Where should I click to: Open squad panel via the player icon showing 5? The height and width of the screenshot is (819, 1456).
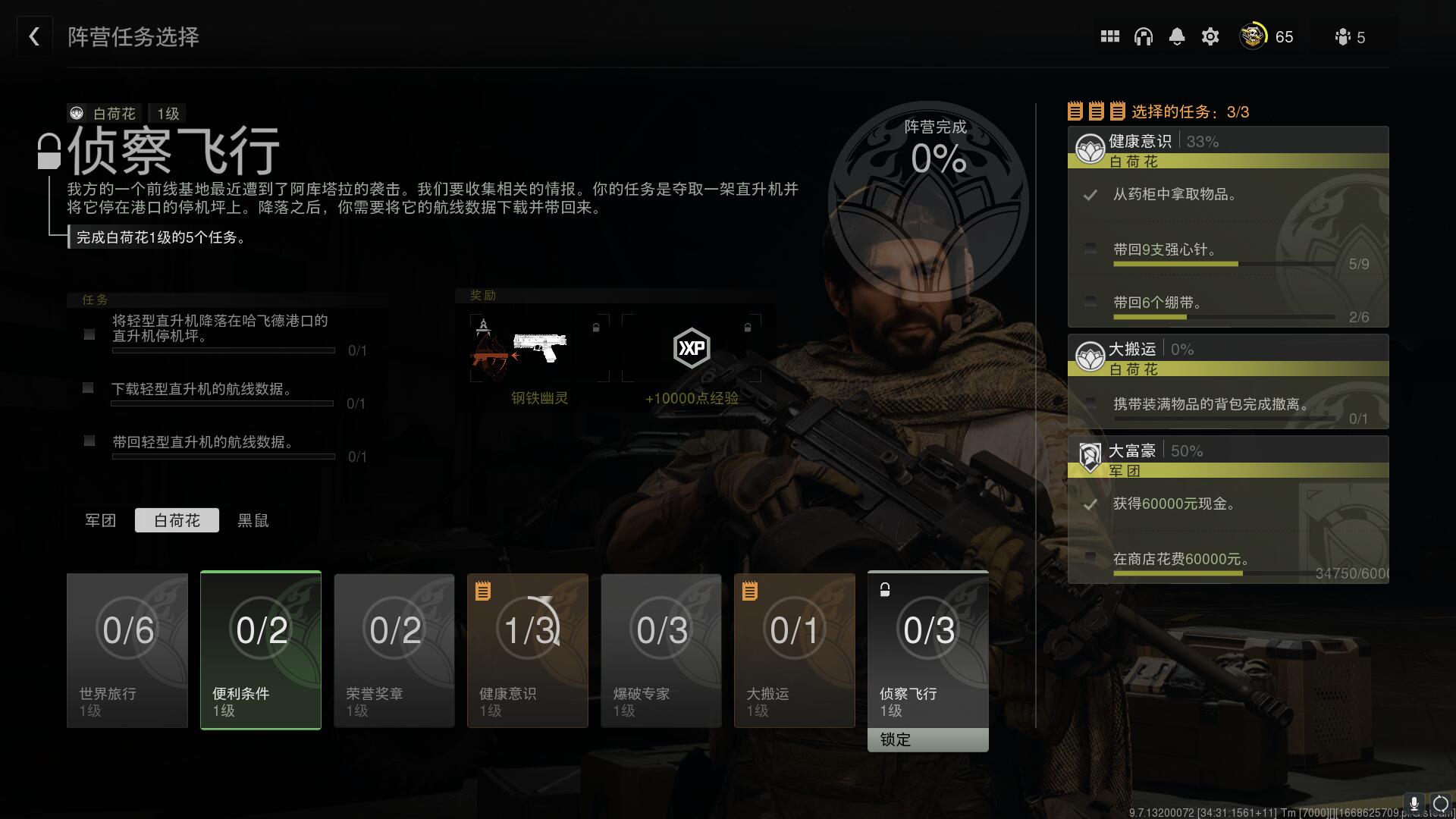pyautogui.click(x=1343, y=36)
